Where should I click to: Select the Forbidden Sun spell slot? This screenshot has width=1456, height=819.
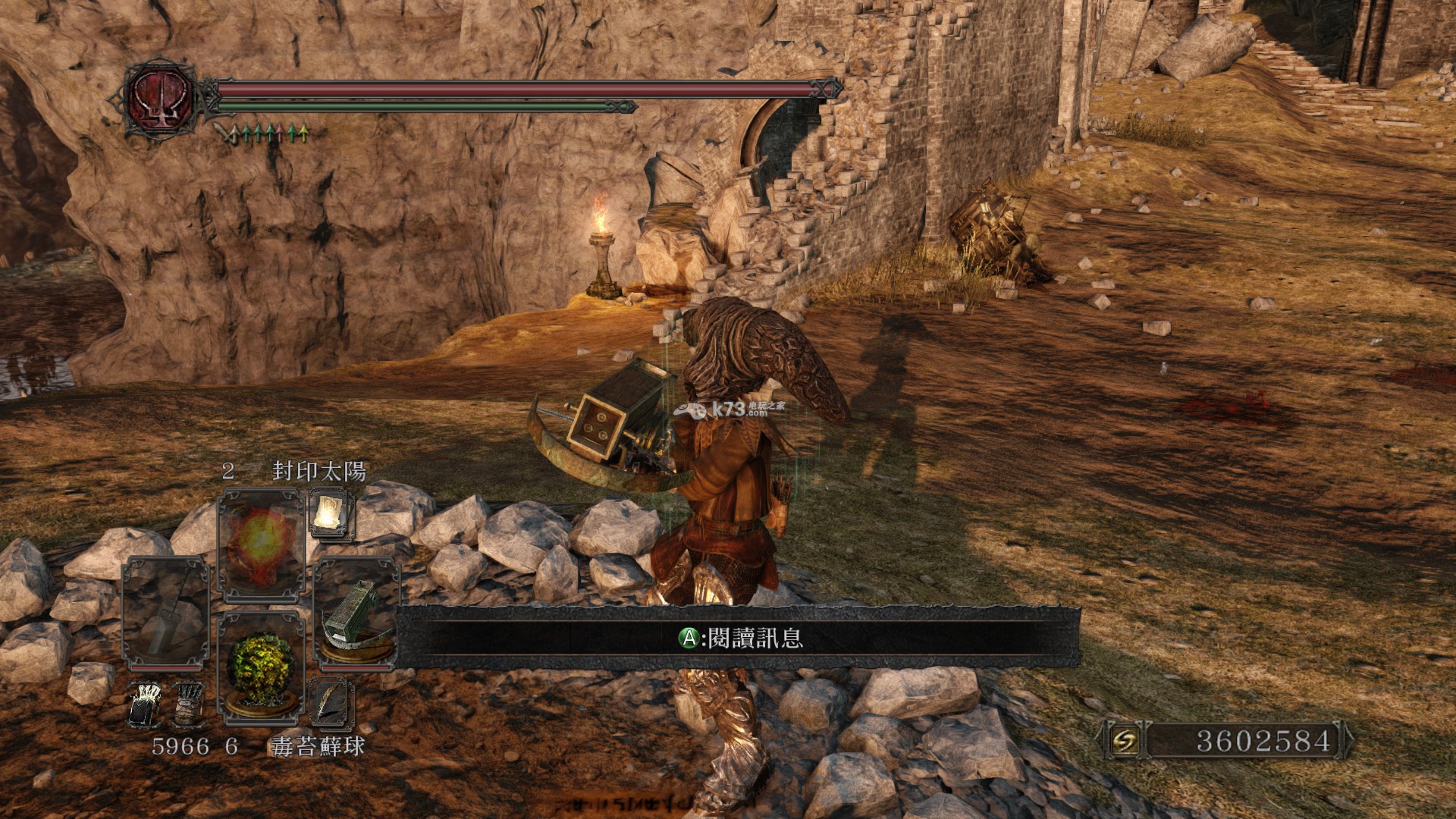point(260,542)
